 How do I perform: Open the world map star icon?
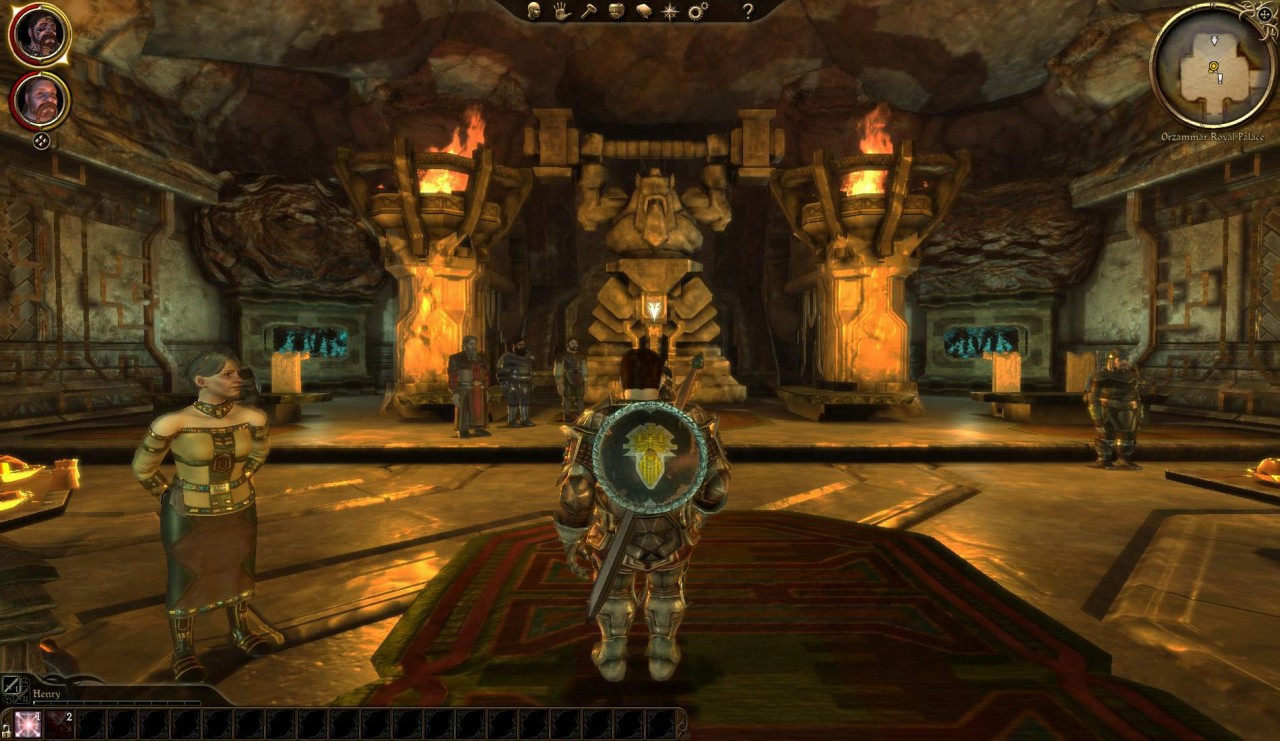click(x=670, y=11)
